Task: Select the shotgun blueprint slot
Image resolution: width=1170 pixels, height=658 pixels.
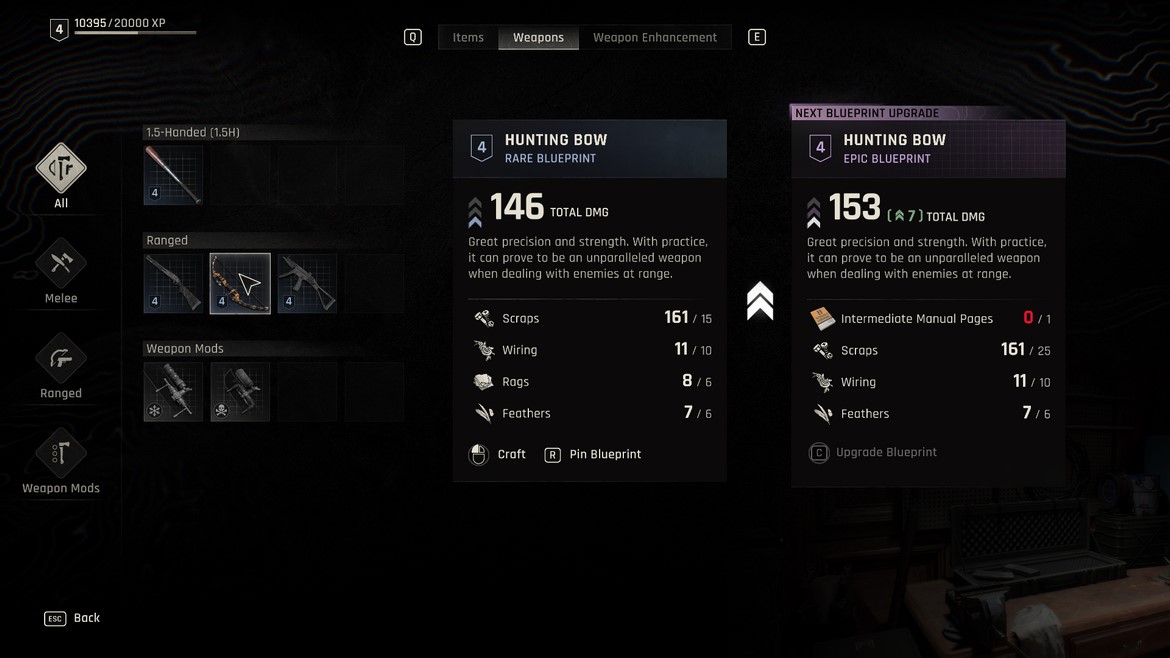Action: coord(173,283)
